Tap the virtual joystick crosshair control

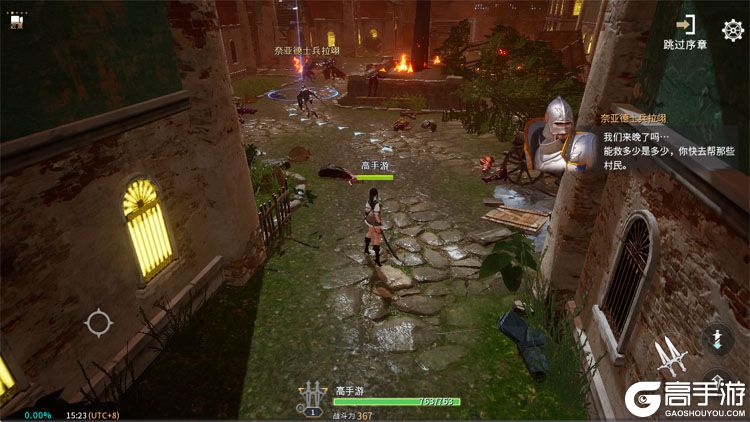[98, 323]
